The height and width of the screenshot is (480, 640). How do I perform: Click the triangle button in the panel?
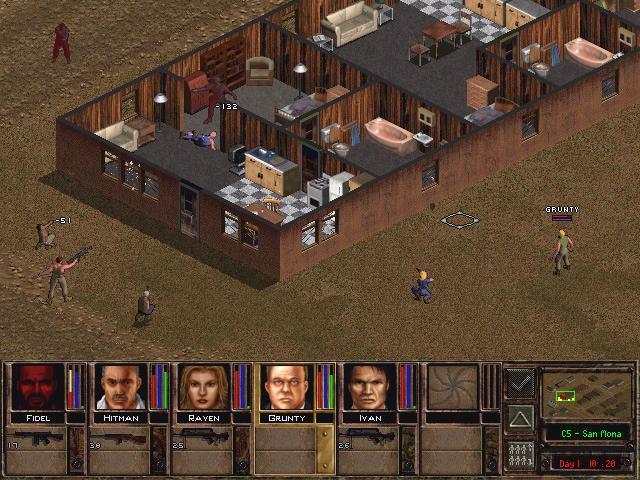pos(520,417)
